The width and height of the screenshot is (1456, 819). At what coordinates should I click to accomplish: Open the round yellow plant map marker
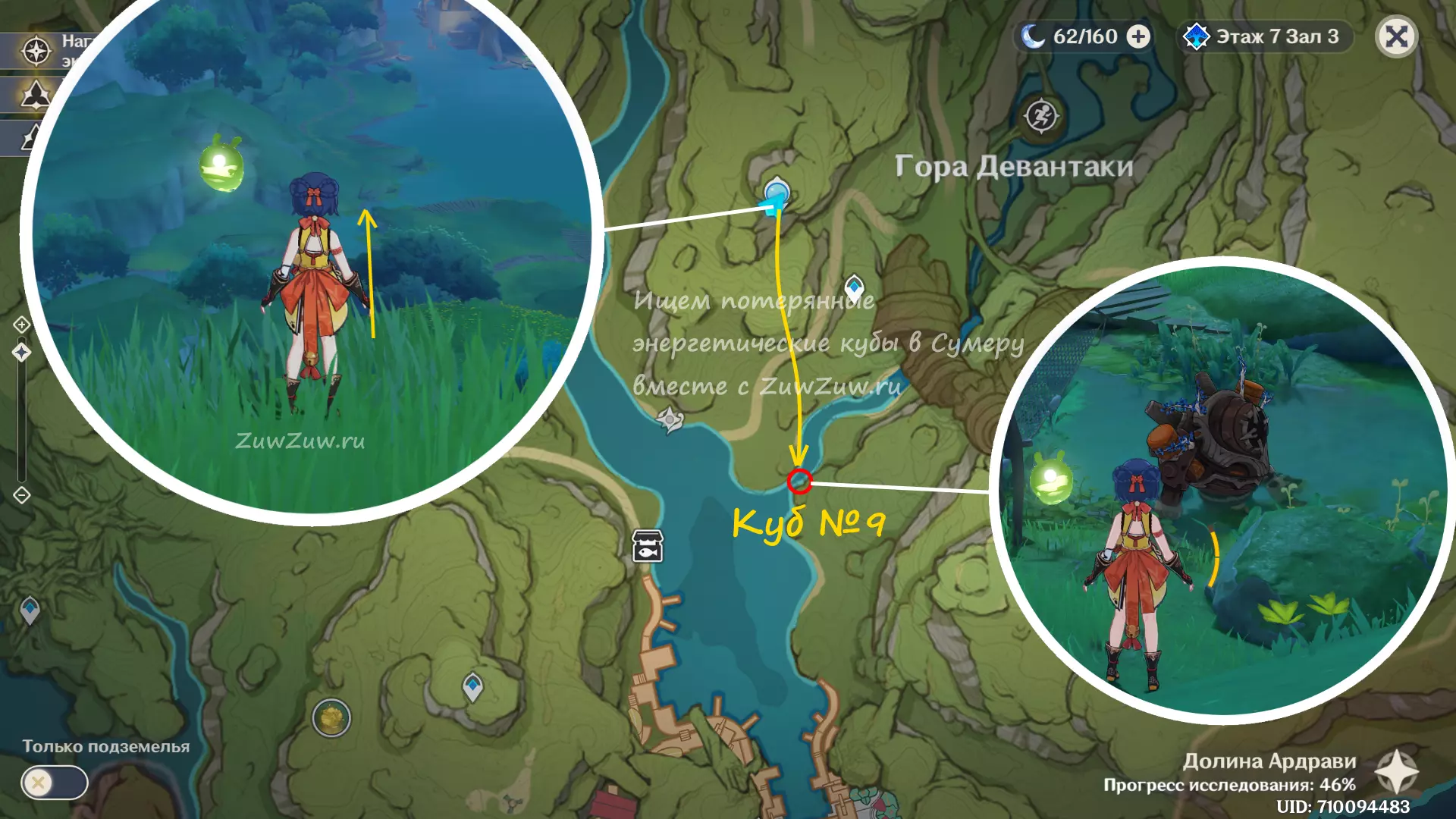(331, 717)
